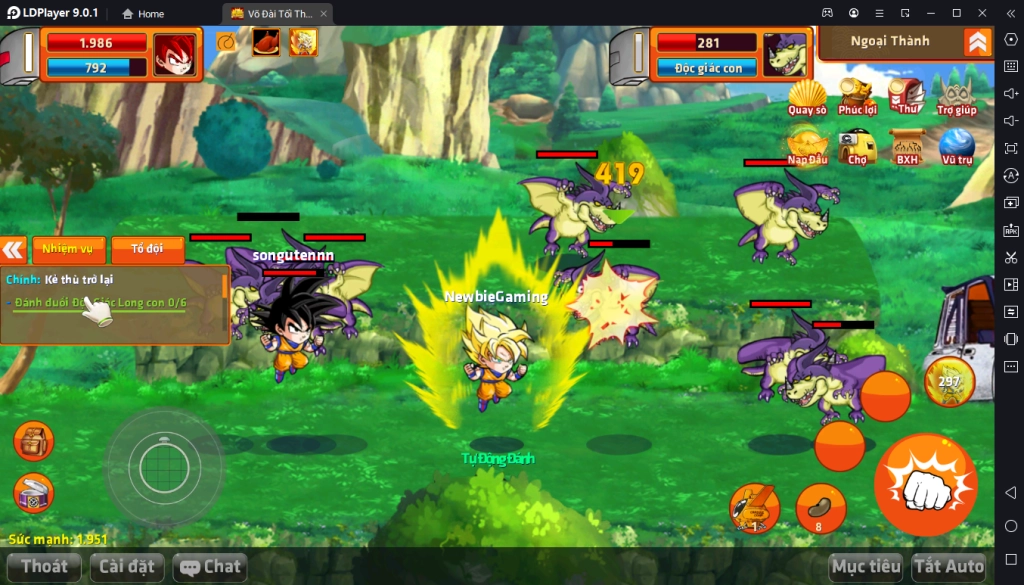The height and width of the screenshot is (585, 1024).
Task: Click the Tắt Auto button
Action: pos(949,567)
